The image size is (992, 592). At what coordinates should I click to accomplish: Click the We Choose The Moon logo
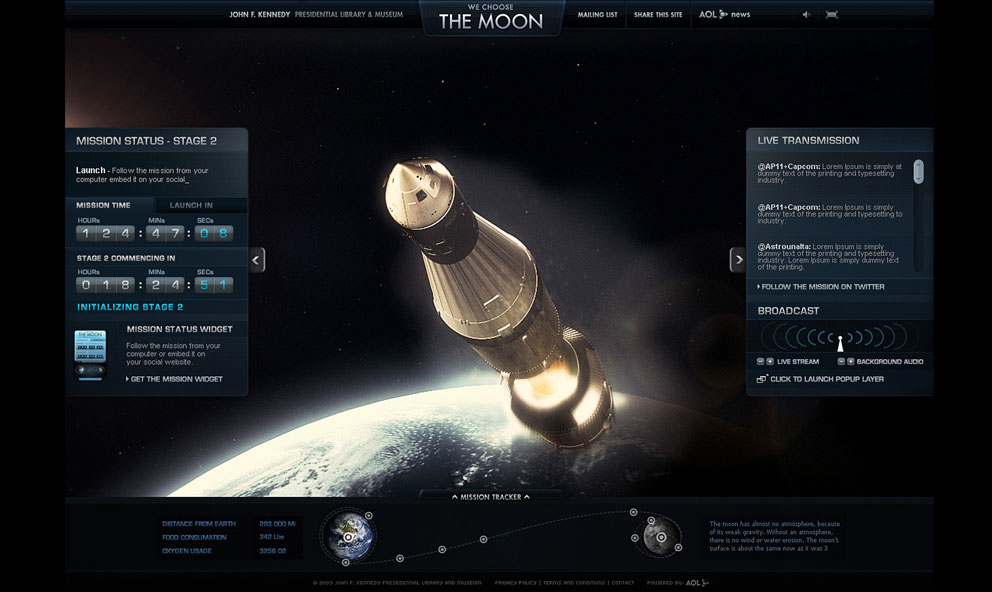pos(491,18)
